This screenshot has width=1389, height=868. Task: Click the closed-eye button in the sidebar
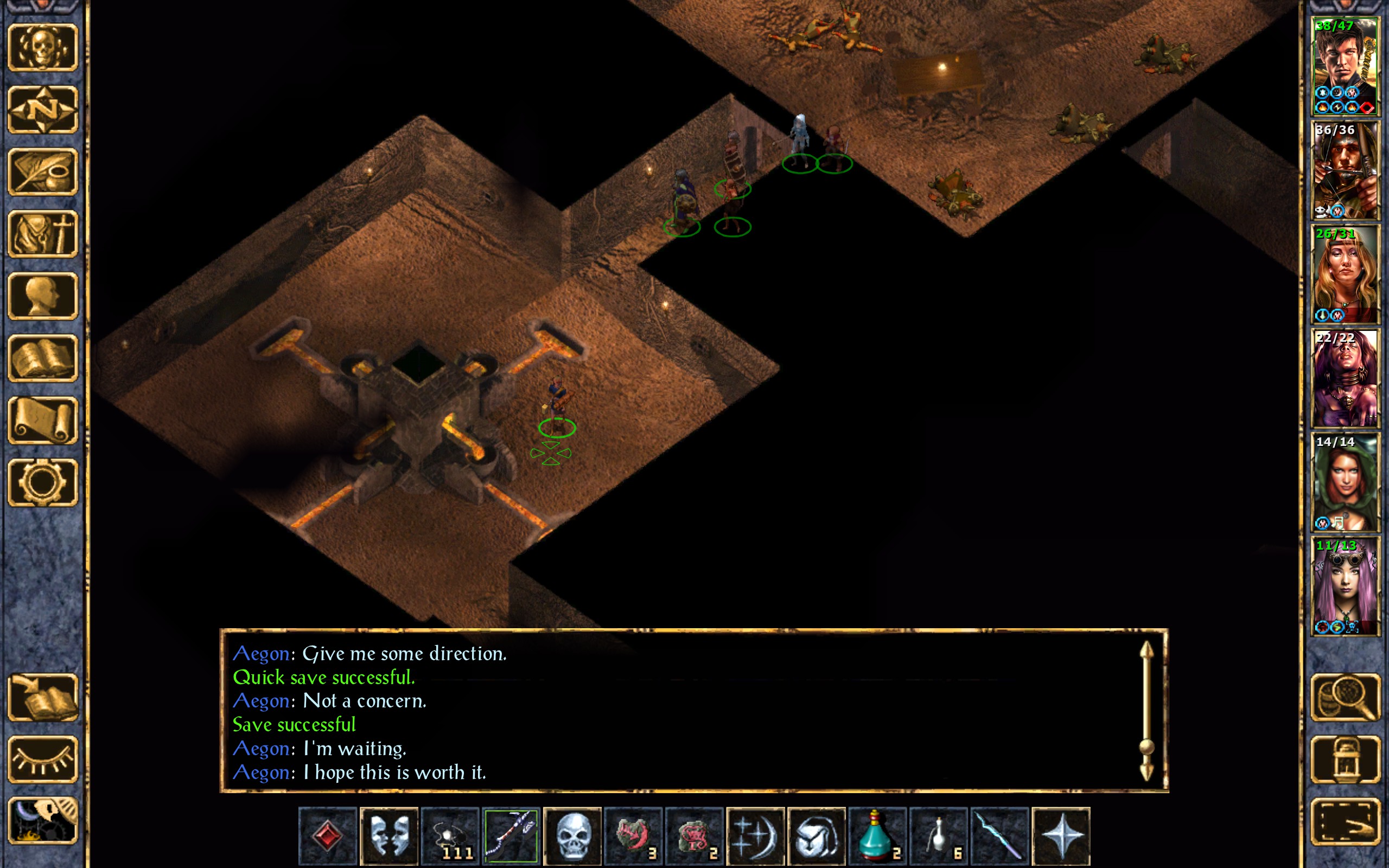(42, 759)
